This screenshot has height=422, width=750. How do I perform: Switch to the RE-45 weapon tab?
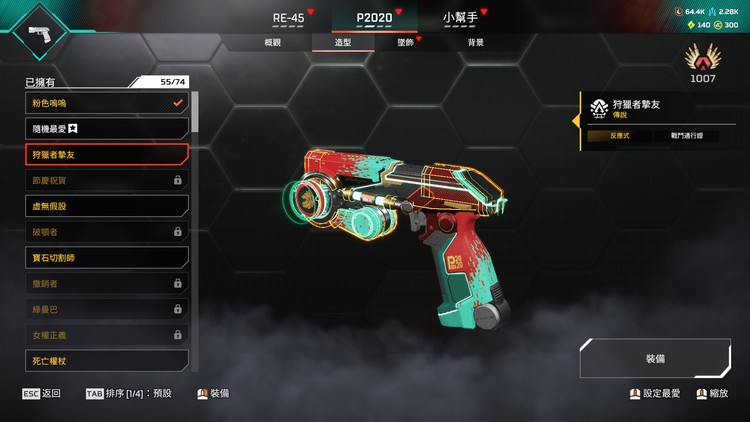[x=288, y=18]
